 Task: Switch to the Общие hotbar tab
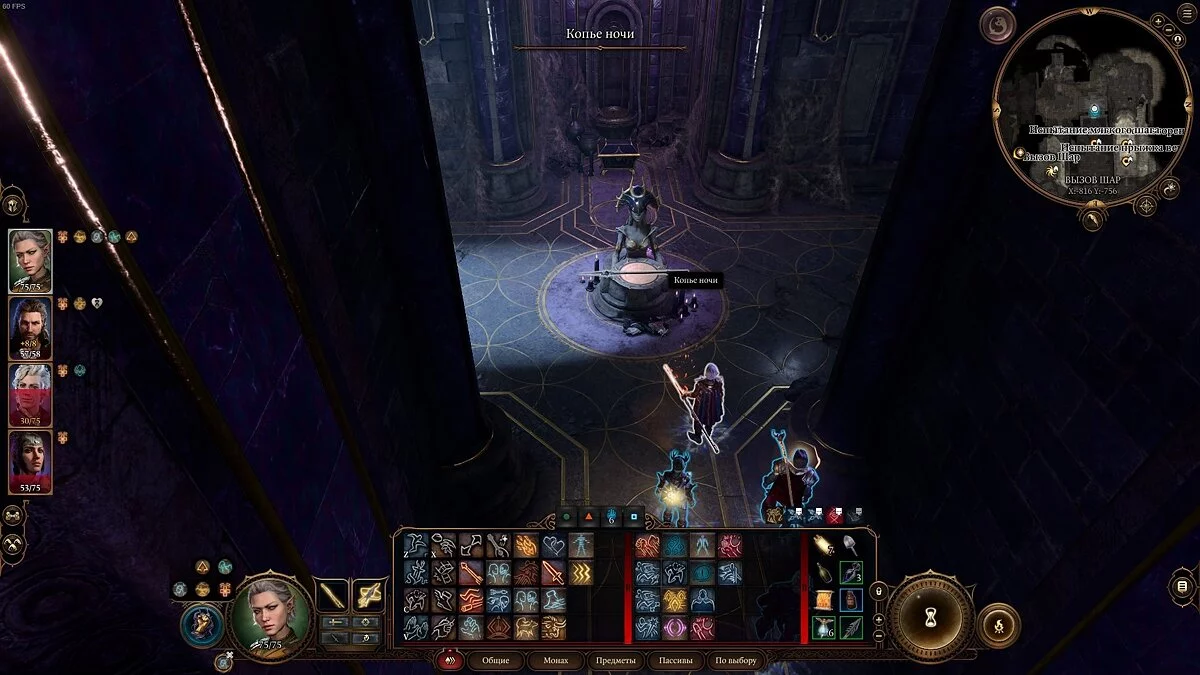click(495, 660)
